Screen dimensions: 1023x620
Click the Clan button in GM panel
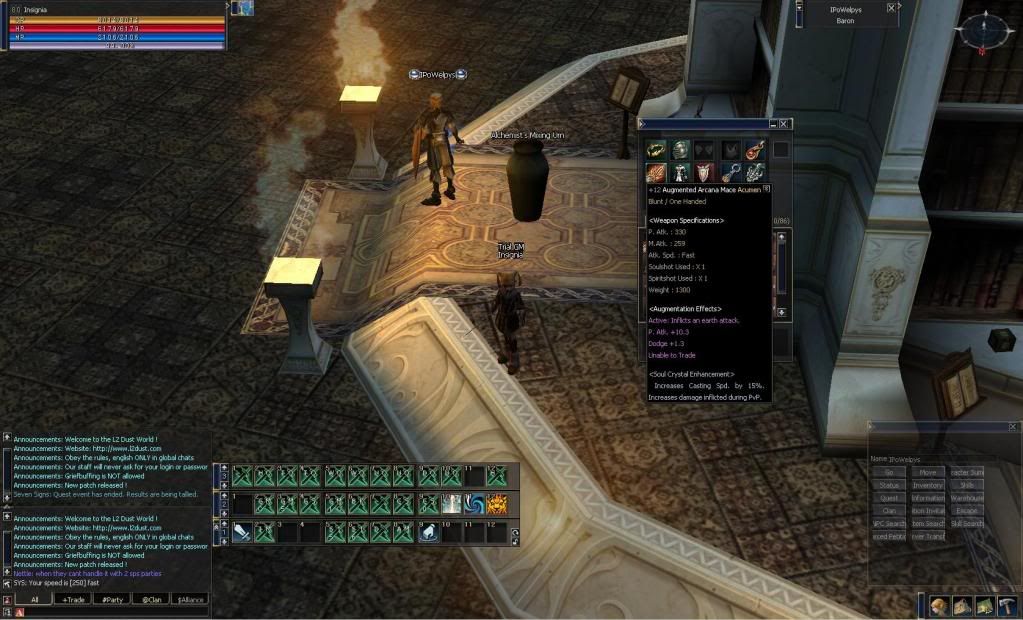[888, 511]
